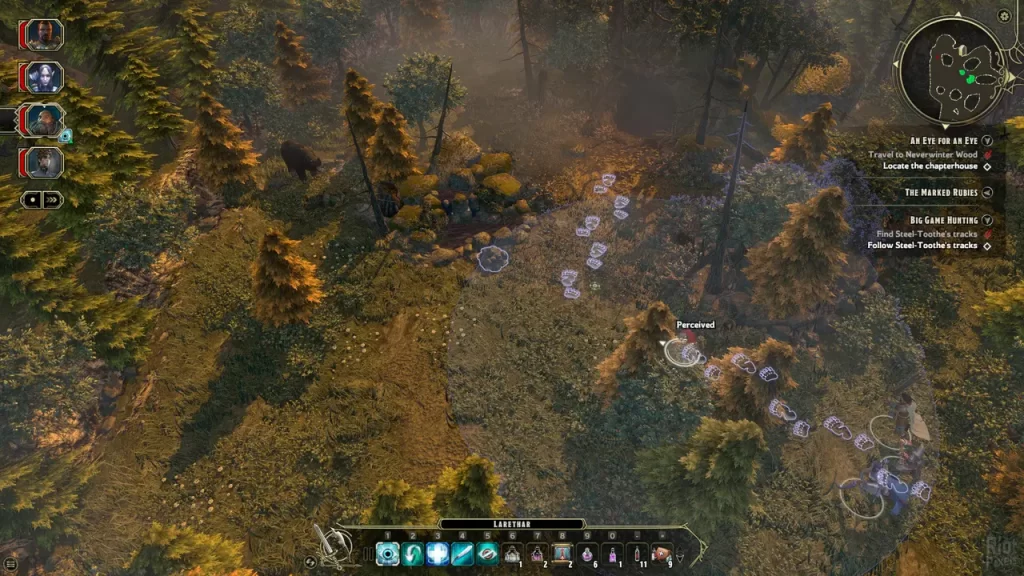The height and width of the screenshot is (576, 1024).
Task: Select the elf woman party portrait
Action: [x=44, y=77]
